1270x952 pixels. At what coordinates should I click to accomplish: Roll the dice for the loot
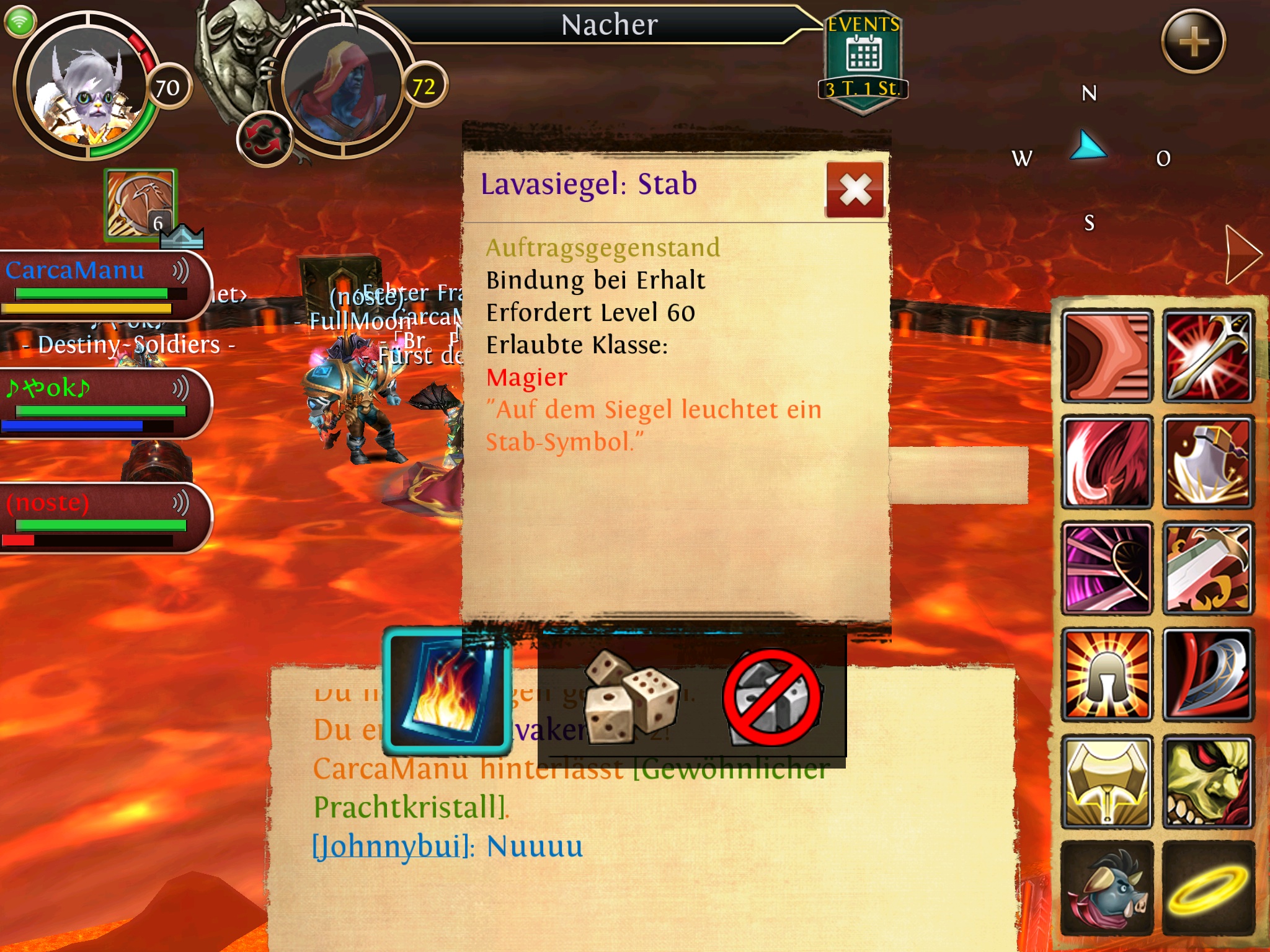pos(631,696)
